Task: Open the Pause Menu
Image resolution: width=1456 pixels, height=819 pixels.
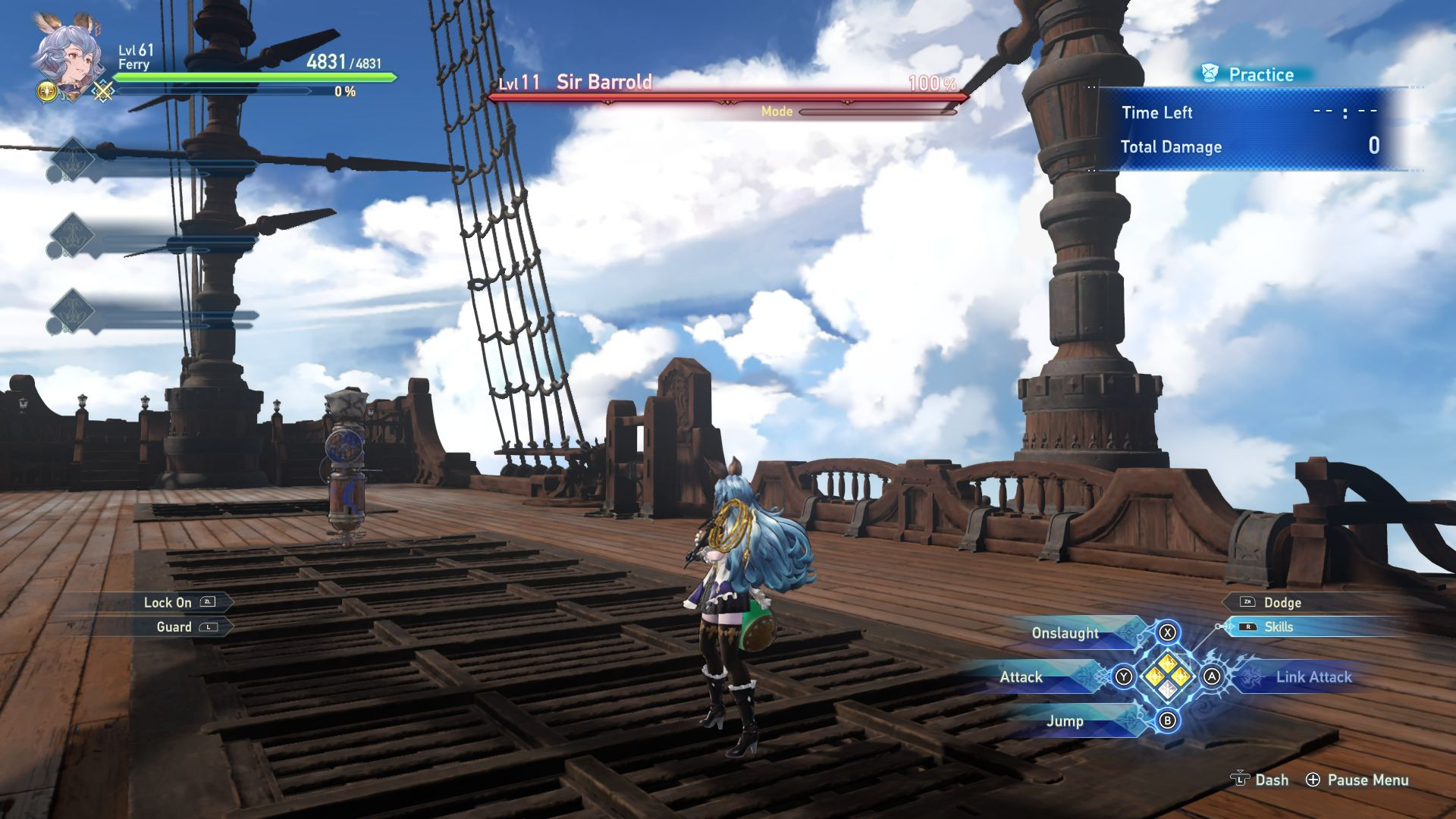Action: tap(1367, 780)
